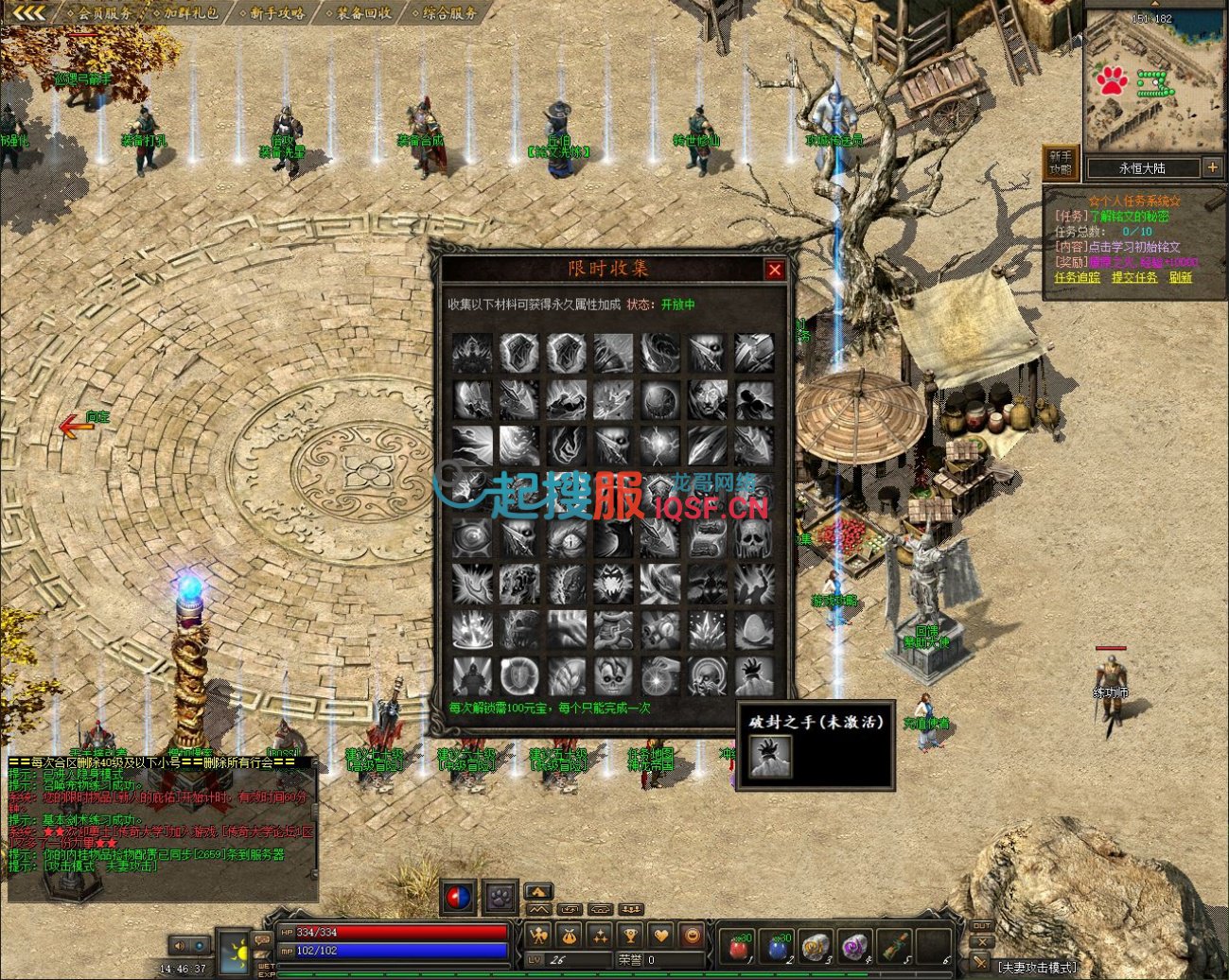Open the 加群礼包 gift menu

tap(190, 13)
